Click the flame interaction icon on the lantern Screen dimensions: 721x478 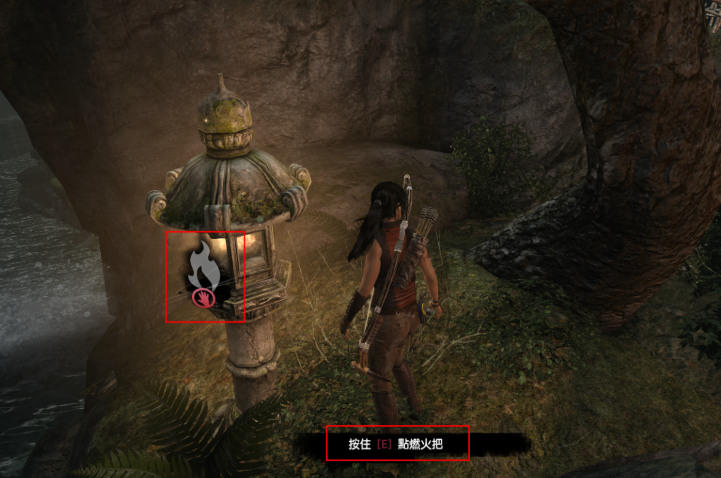click(204, 270)
